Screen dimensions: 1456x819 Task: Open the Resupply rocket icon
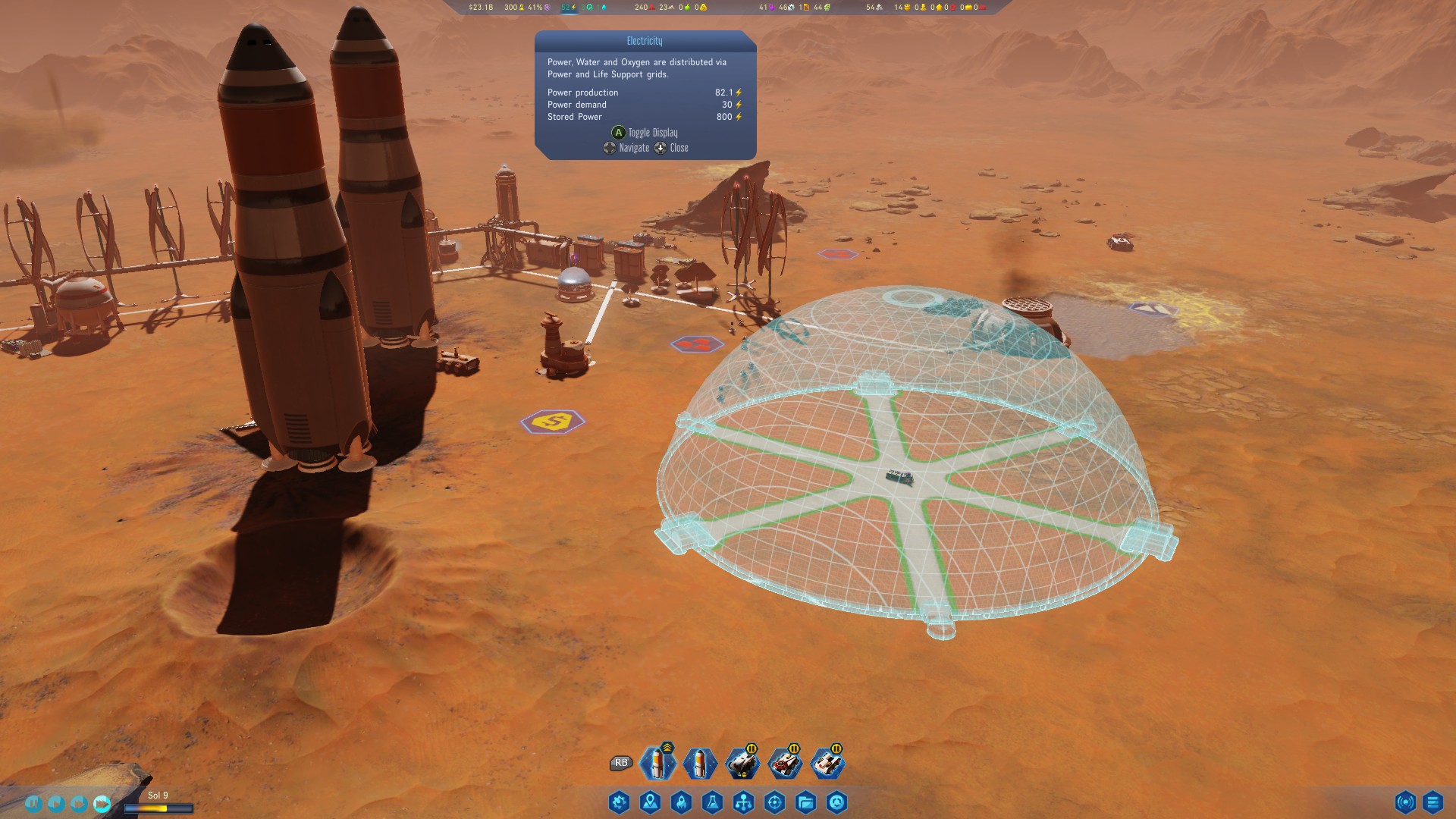coord(682,802)
